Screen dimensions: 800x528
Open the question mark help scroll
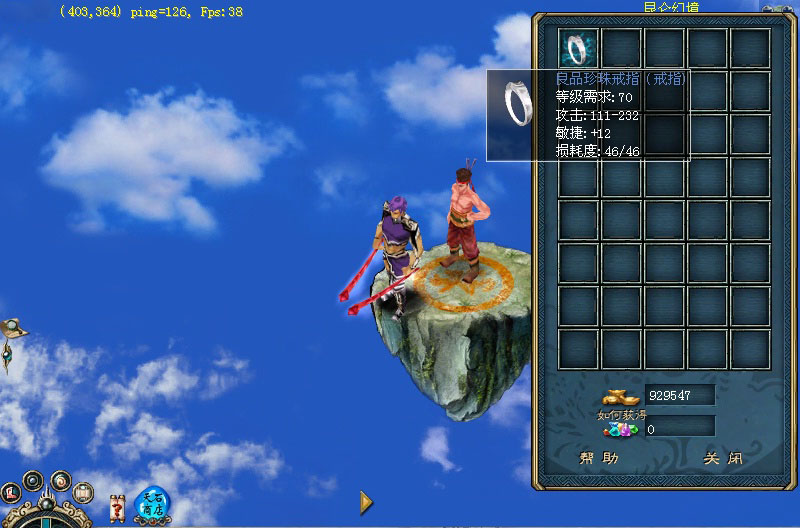point(116,507)
